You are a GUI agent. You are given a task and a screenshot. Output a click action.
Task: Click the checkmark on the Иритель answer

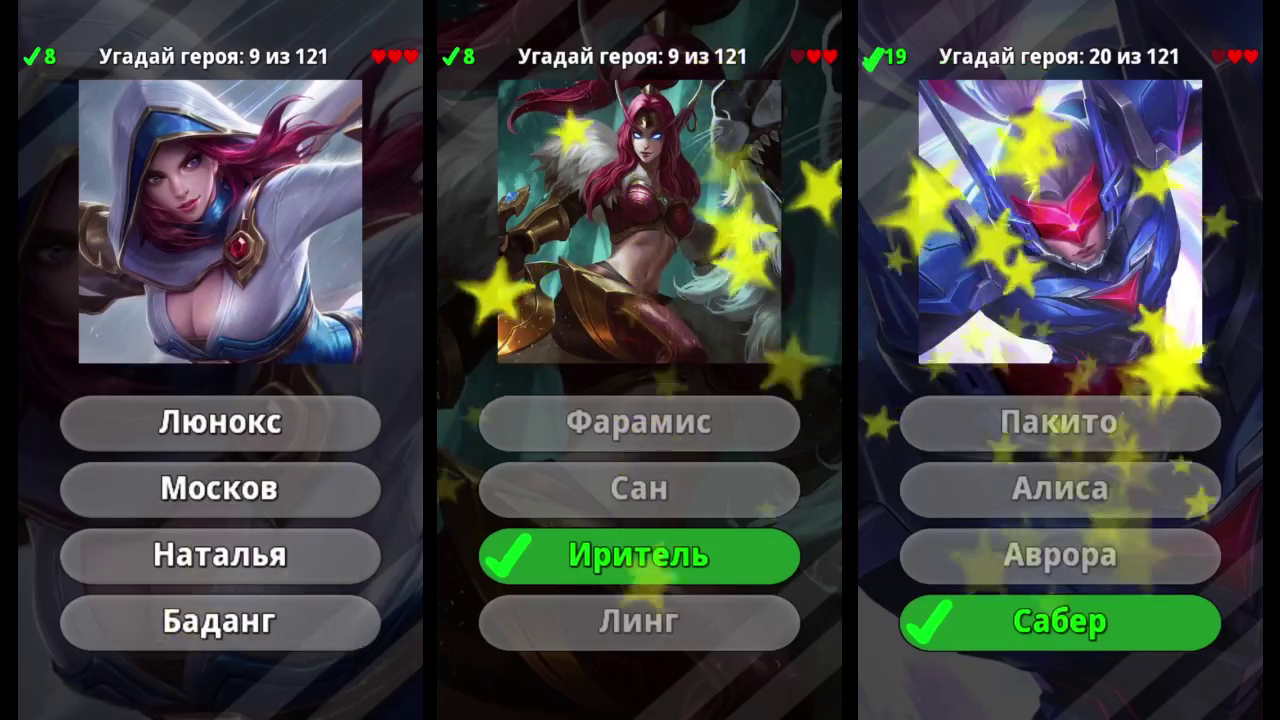(506, 556)
